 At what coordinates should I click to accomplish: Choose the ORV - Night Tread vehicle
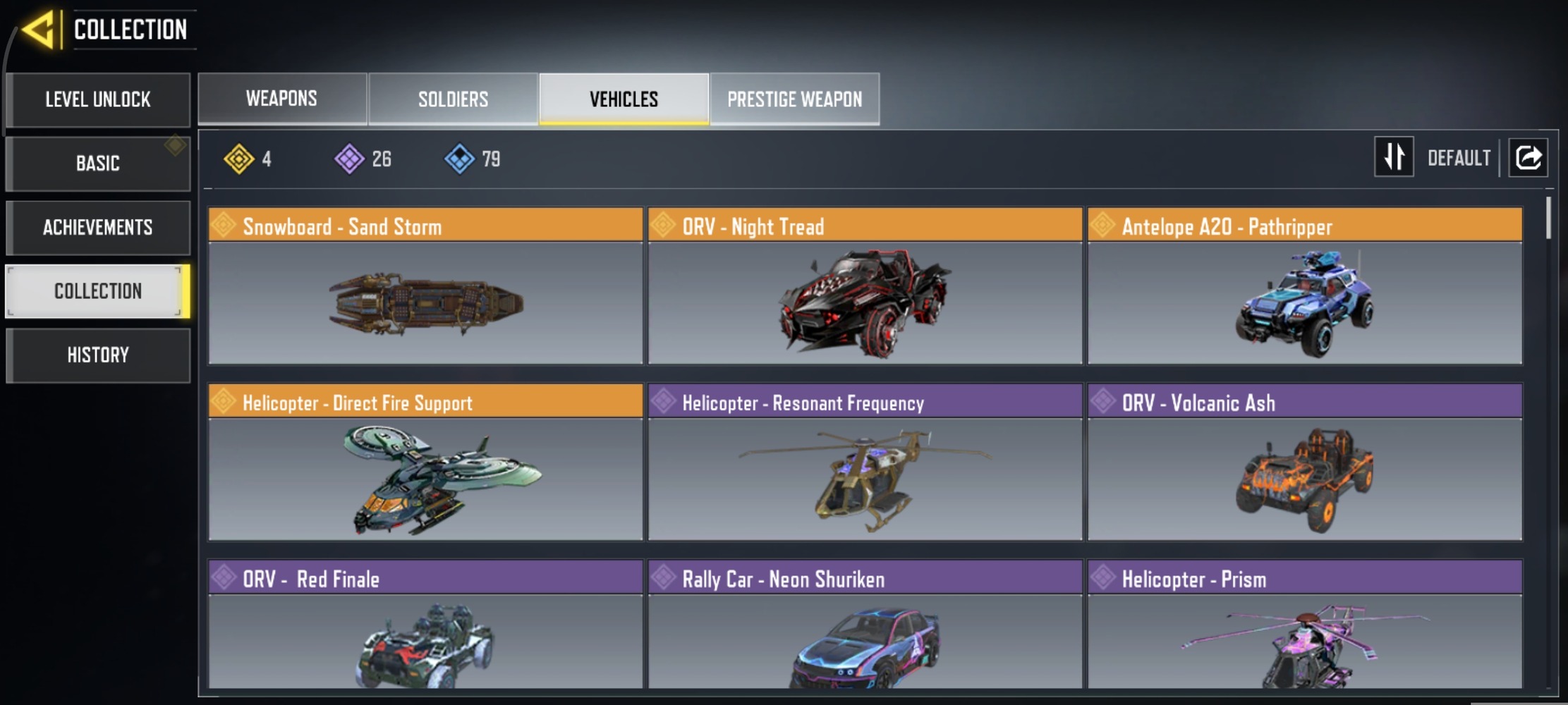[865, 286]
